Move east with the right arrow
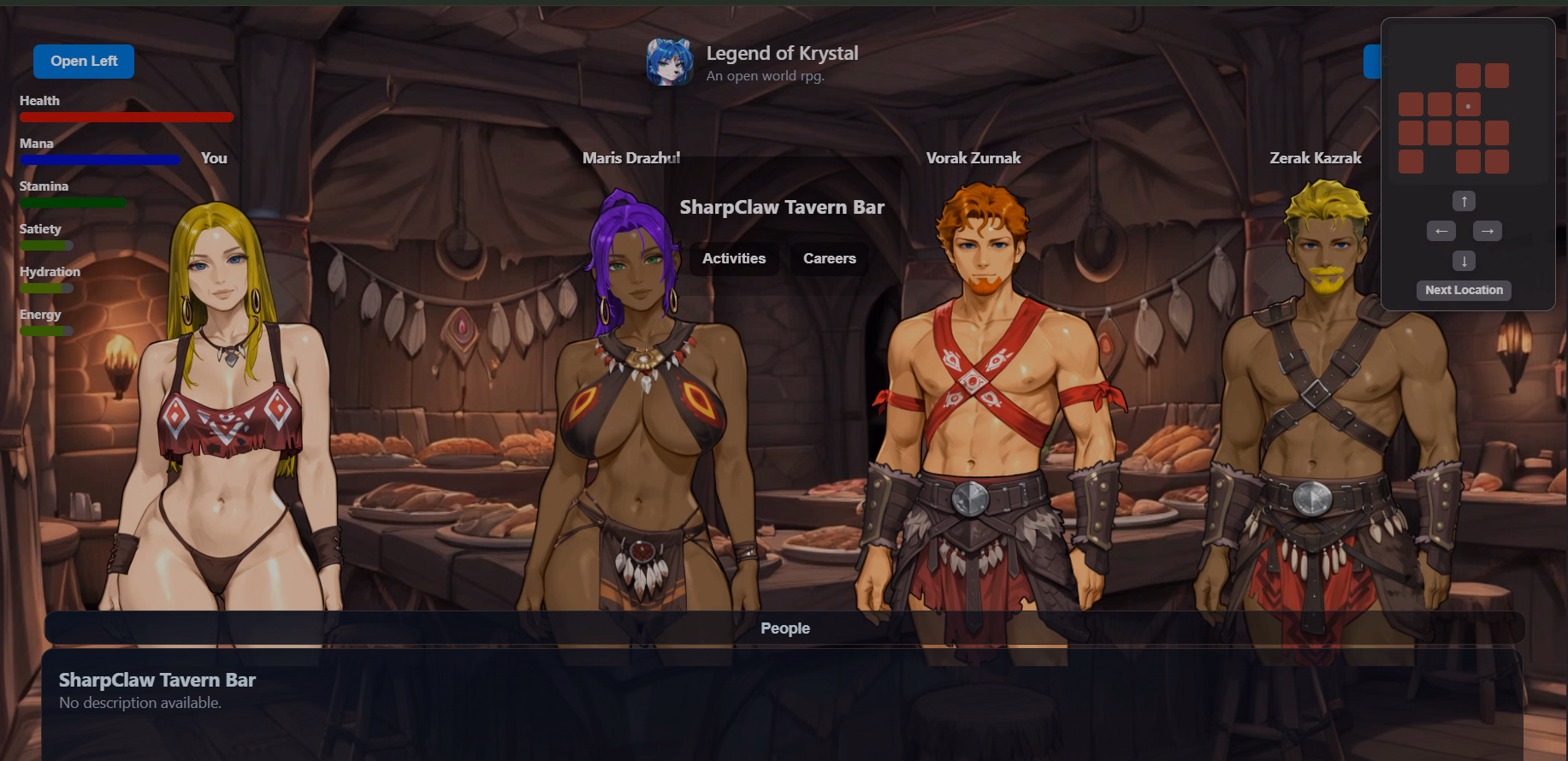 click(x=1487, y=231)
